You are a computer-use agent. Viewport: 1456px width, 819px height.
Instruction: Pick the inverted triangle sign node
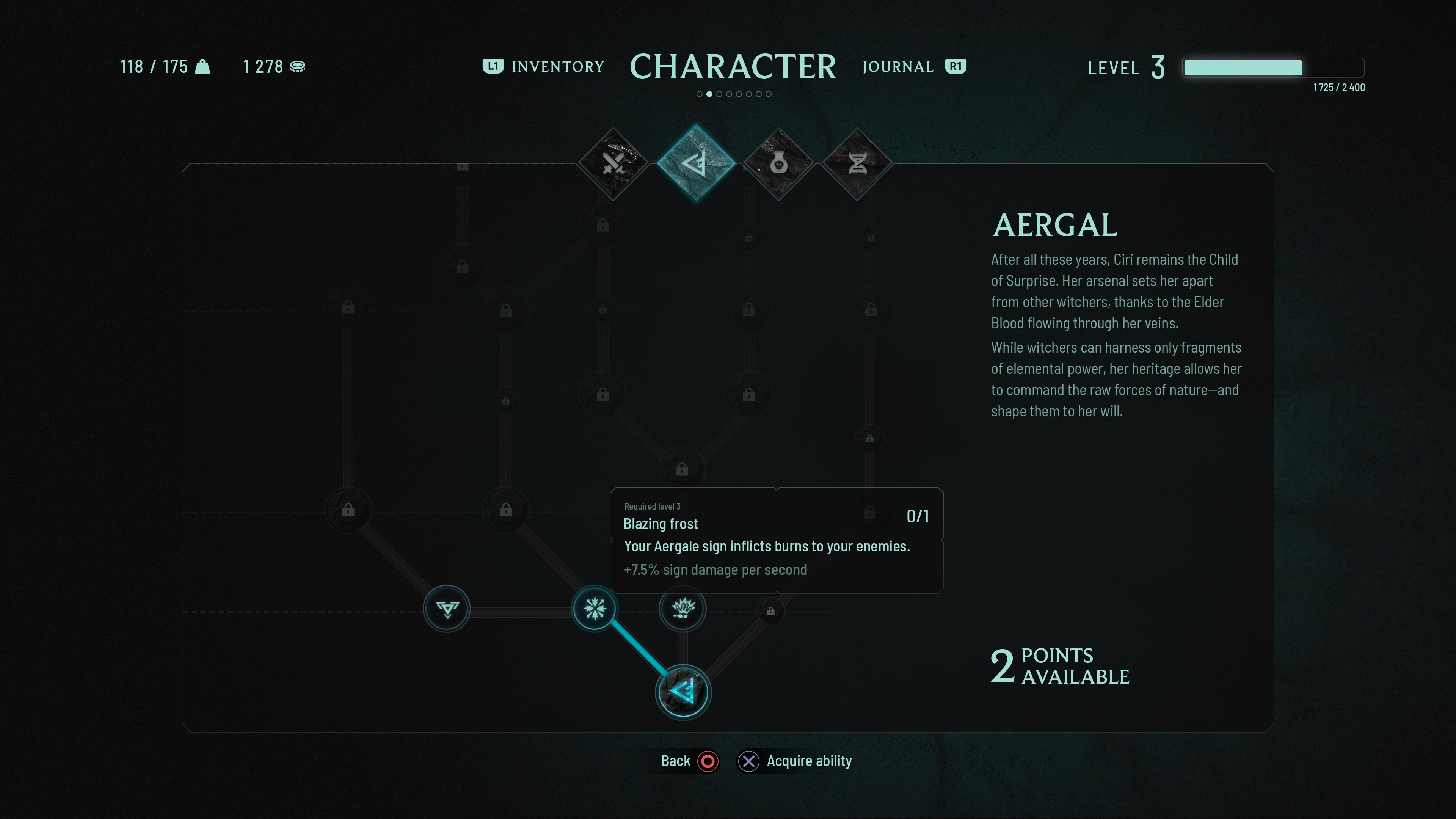(x=447, y=609)
